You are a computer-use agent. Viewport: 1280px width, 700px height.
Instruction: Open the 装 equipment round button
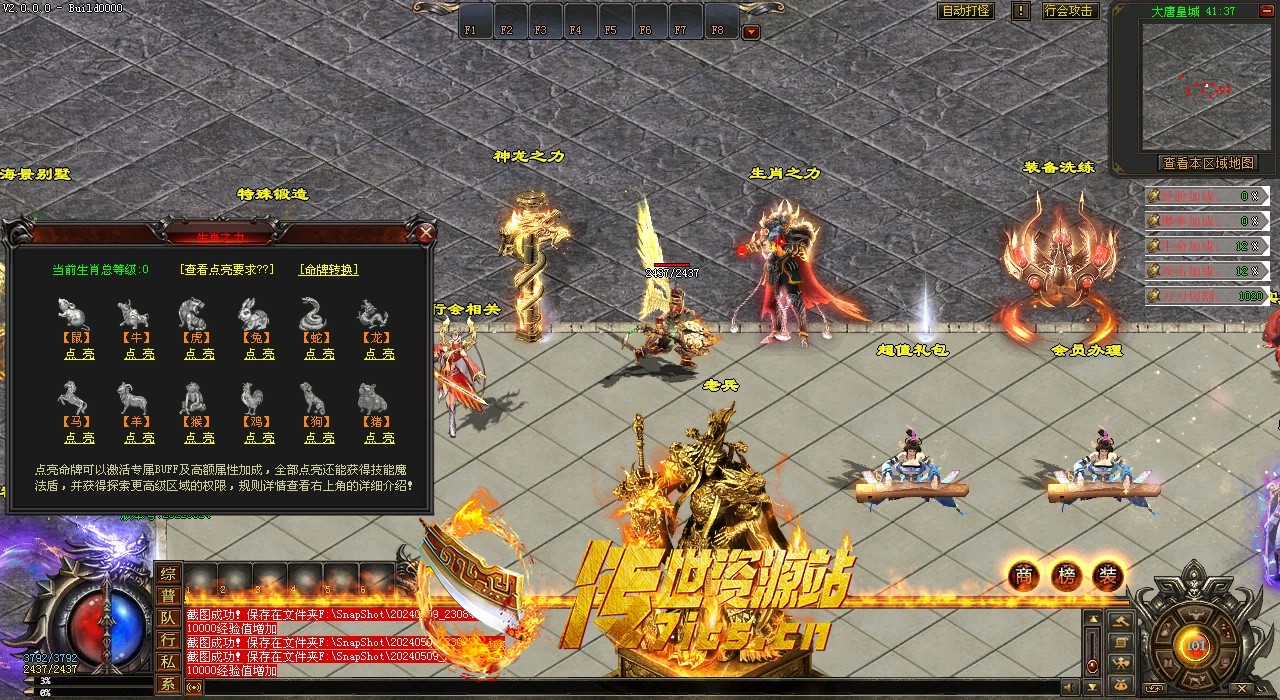pyautogui.click(x=1108, y=575)
